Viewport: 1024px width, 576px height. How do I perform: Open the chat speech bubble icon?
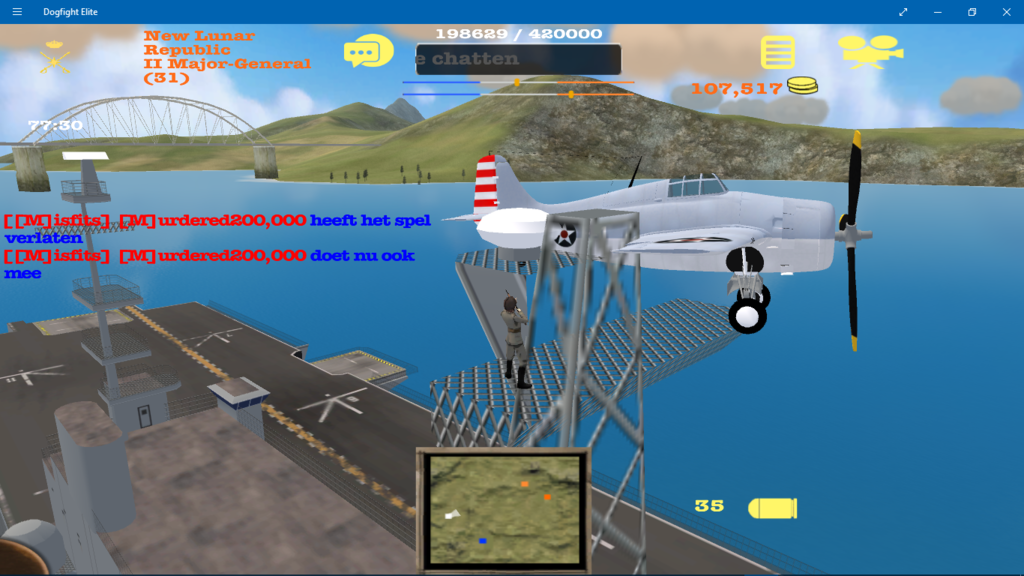pyautogui.click(x=368, y=51)
